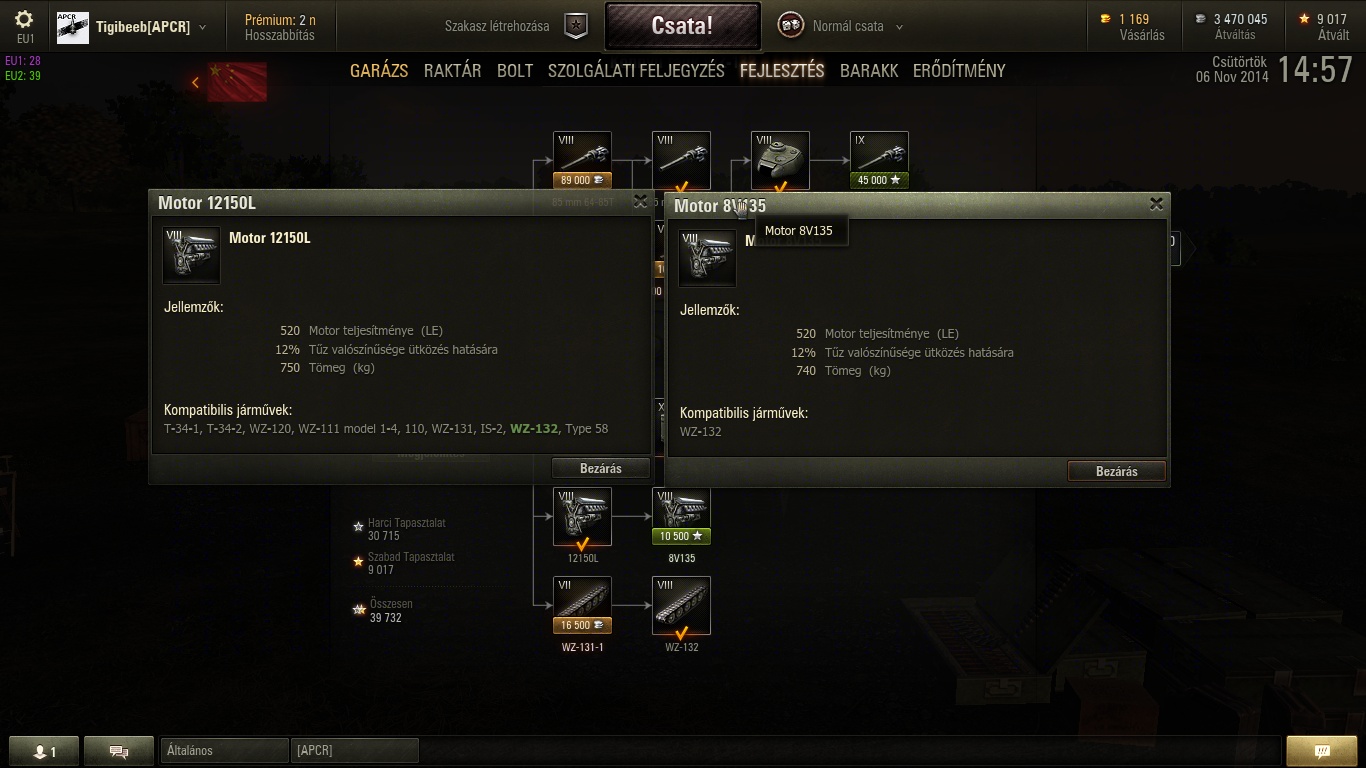The image size is (1366, 768).
Task: Select the 8V135 engine research node
Action: pos(681,516)
